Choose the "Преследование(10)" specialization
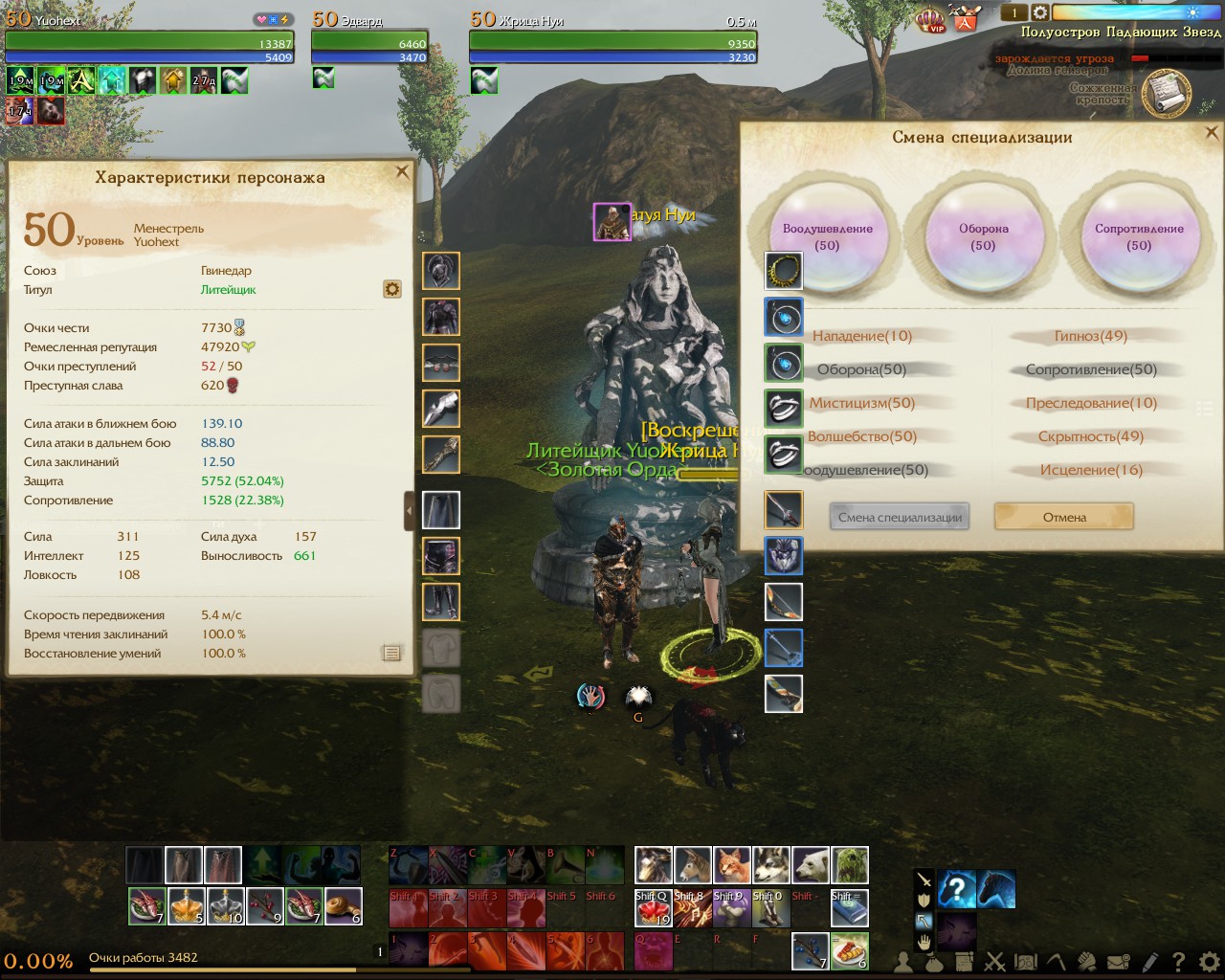Viewport: 1225px width, 980px height. click(1091, 403)
